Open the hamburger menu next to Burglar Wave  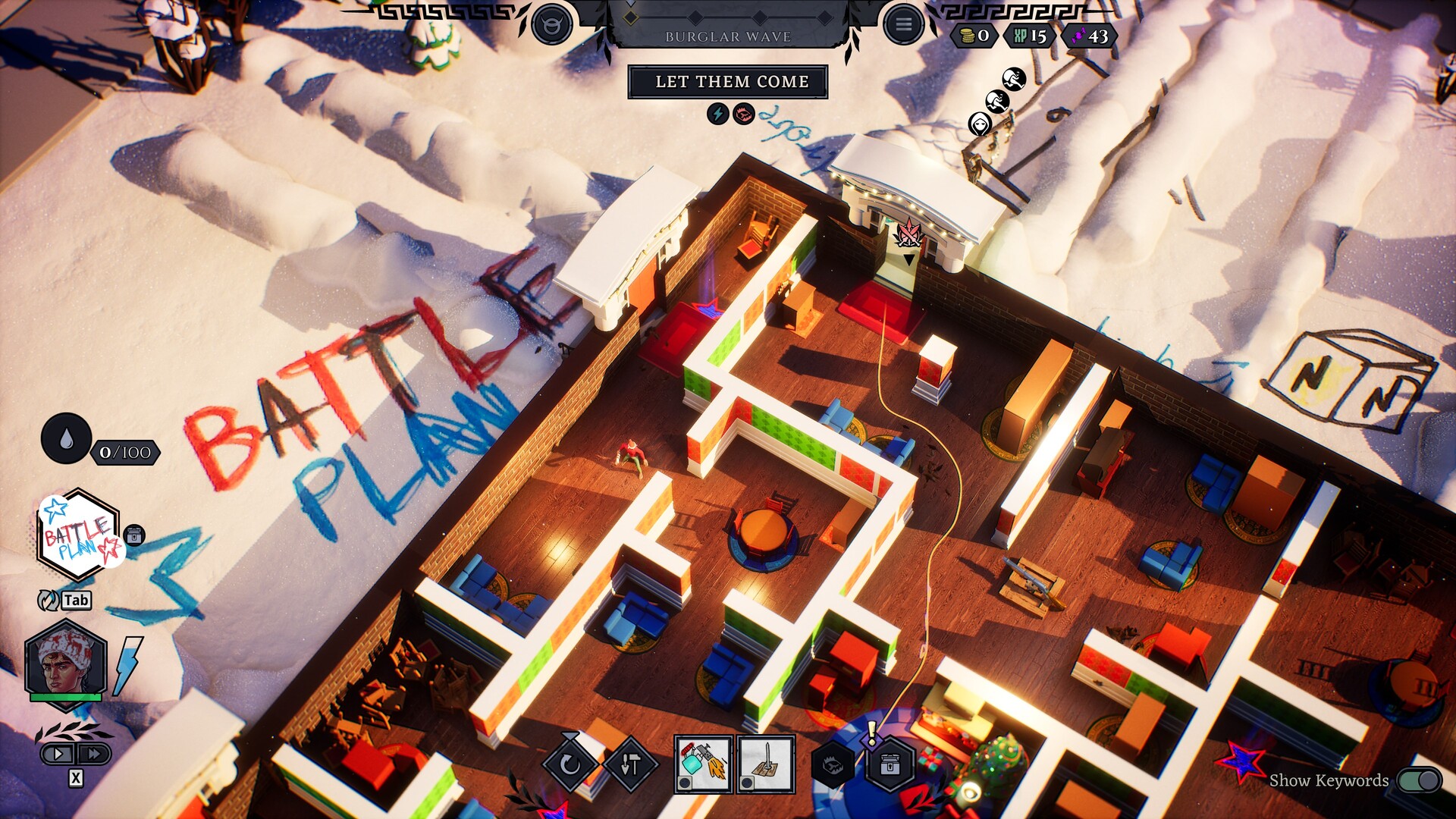coord(903,23)
